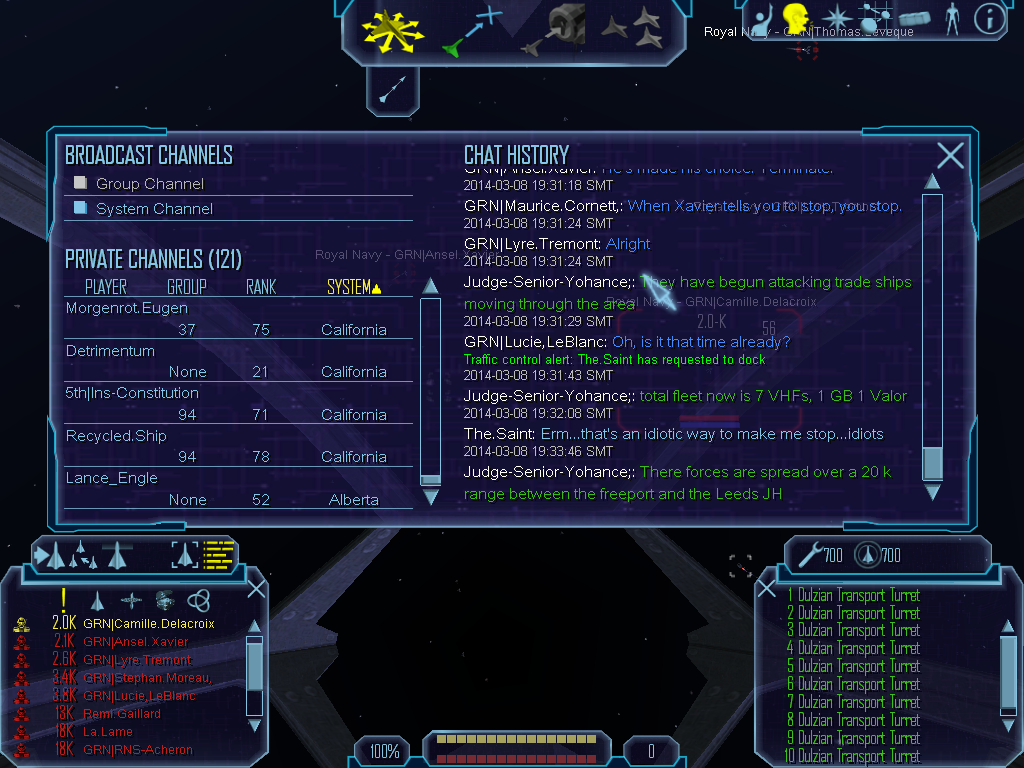Close the contact list panel
The image size is (1024, 768).
point(256,588)
